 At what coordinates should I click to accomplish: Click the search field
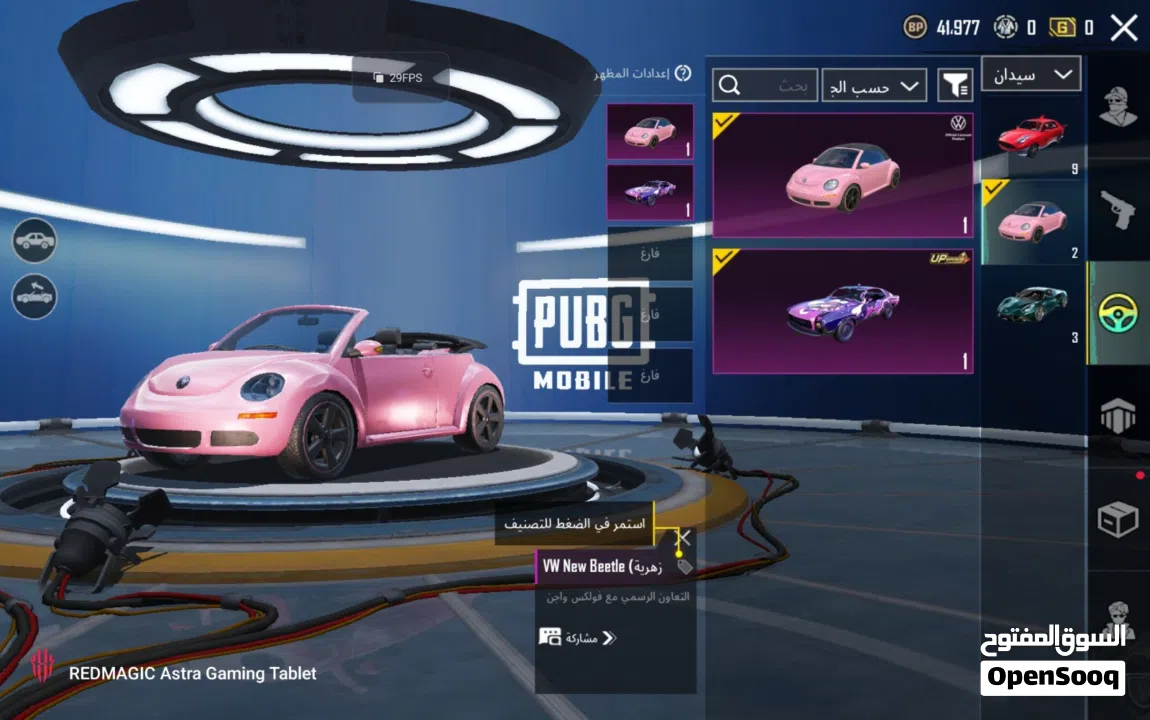(765, 86)
